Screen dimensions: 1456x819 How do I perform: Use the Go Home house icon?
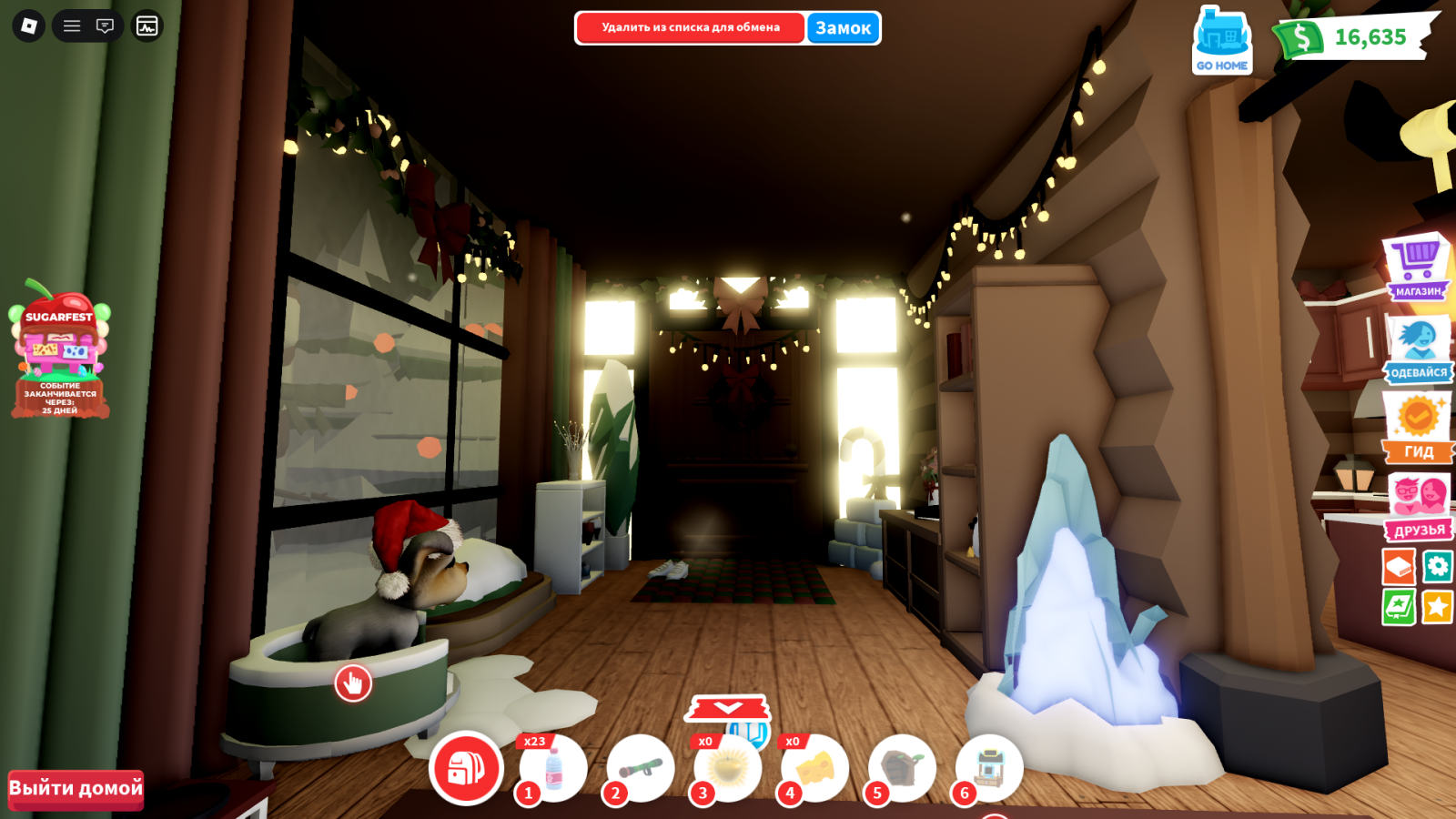(x=1222, y=42)
